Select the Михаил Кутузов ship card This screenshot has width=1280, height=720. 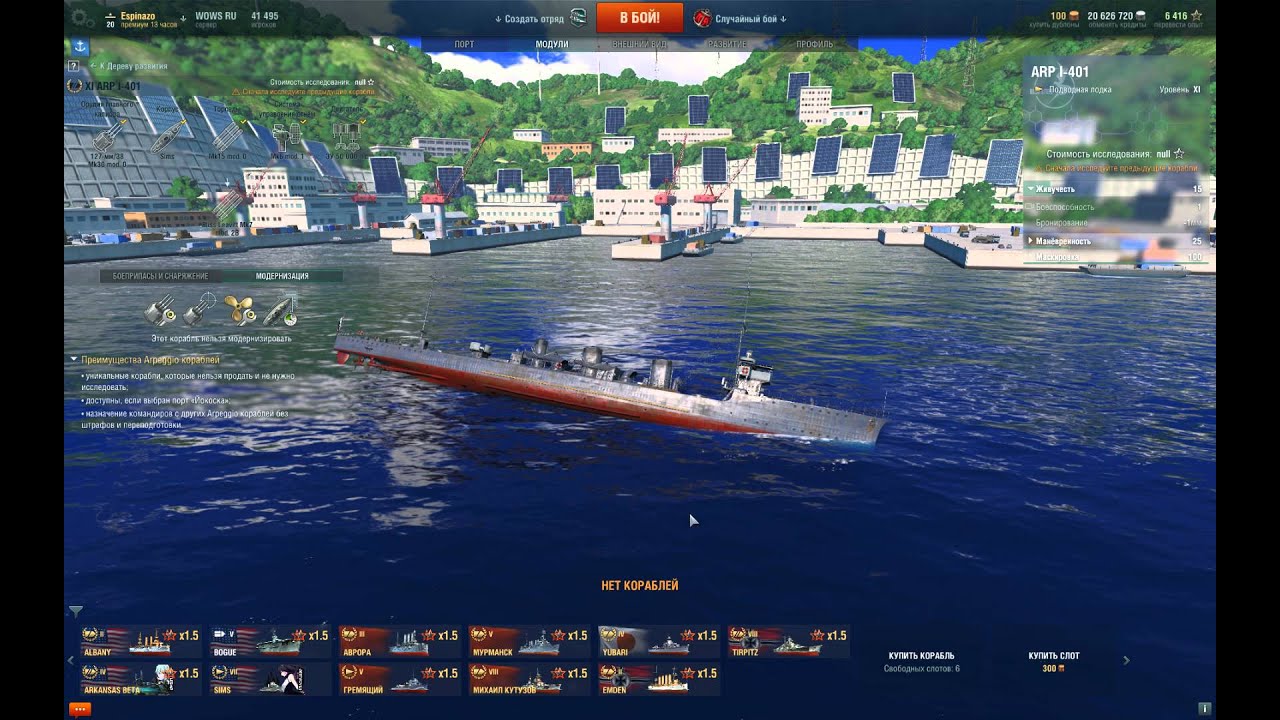[x=529, y=680]
